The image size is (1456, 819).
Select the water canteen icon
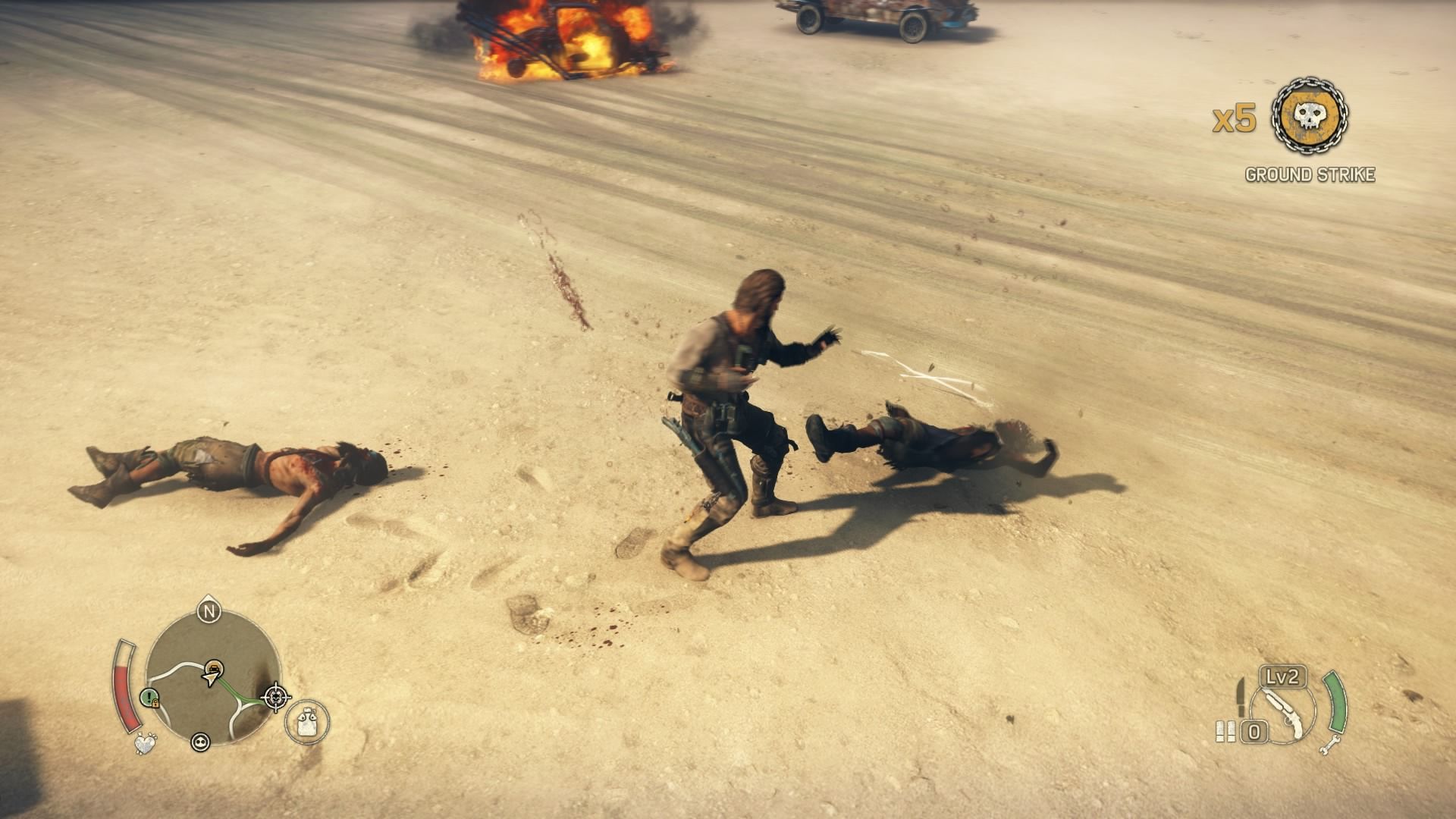coord(307,720)
